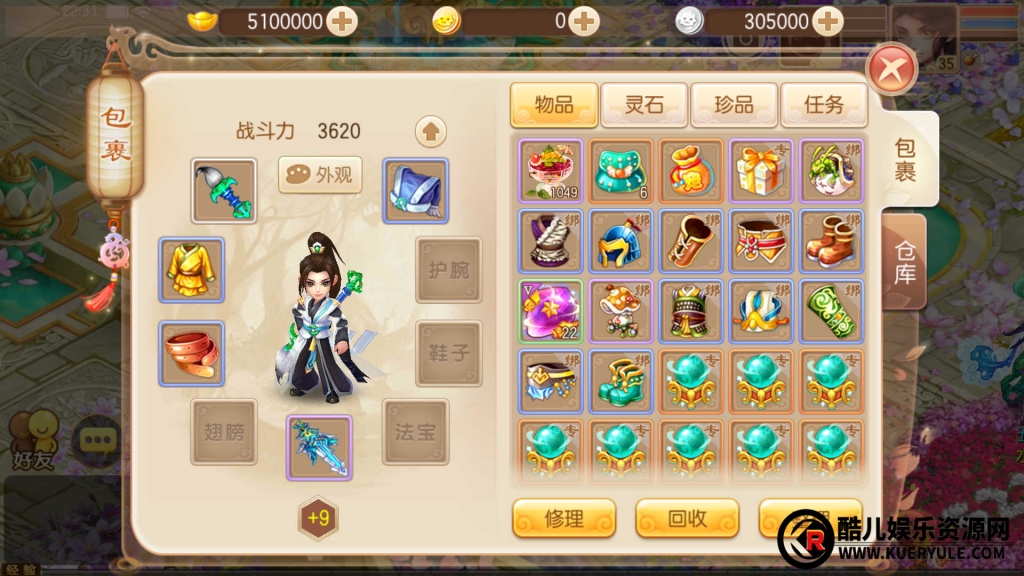
Task: Select the equipped blue hat slot
Action: click(x=416, y=190)
